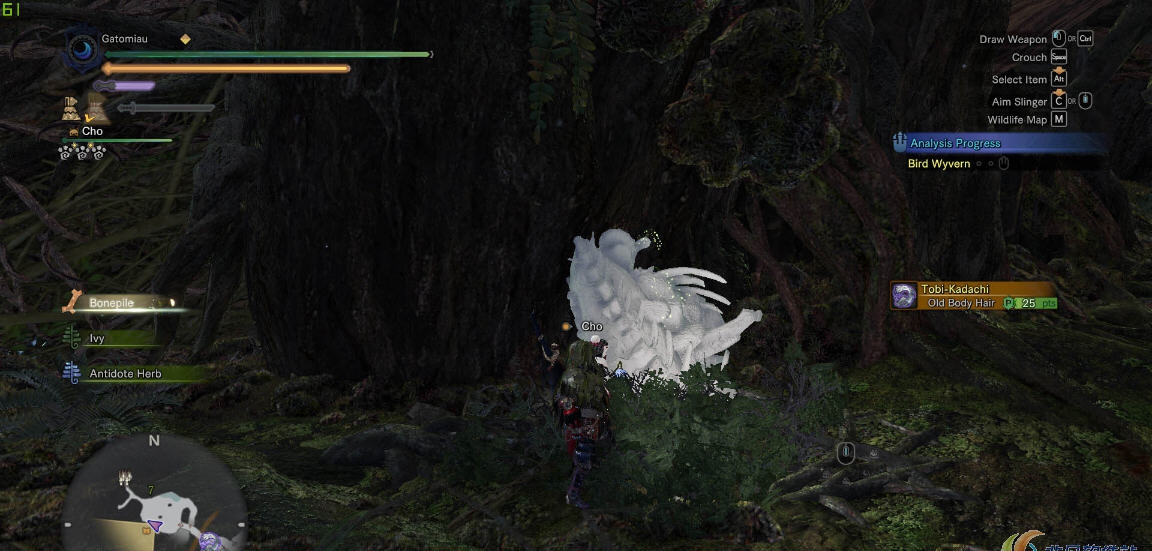Click the Bird Wyvern analysis entry
Viewport: 1152px width, 551px height.
click(939, 163)
